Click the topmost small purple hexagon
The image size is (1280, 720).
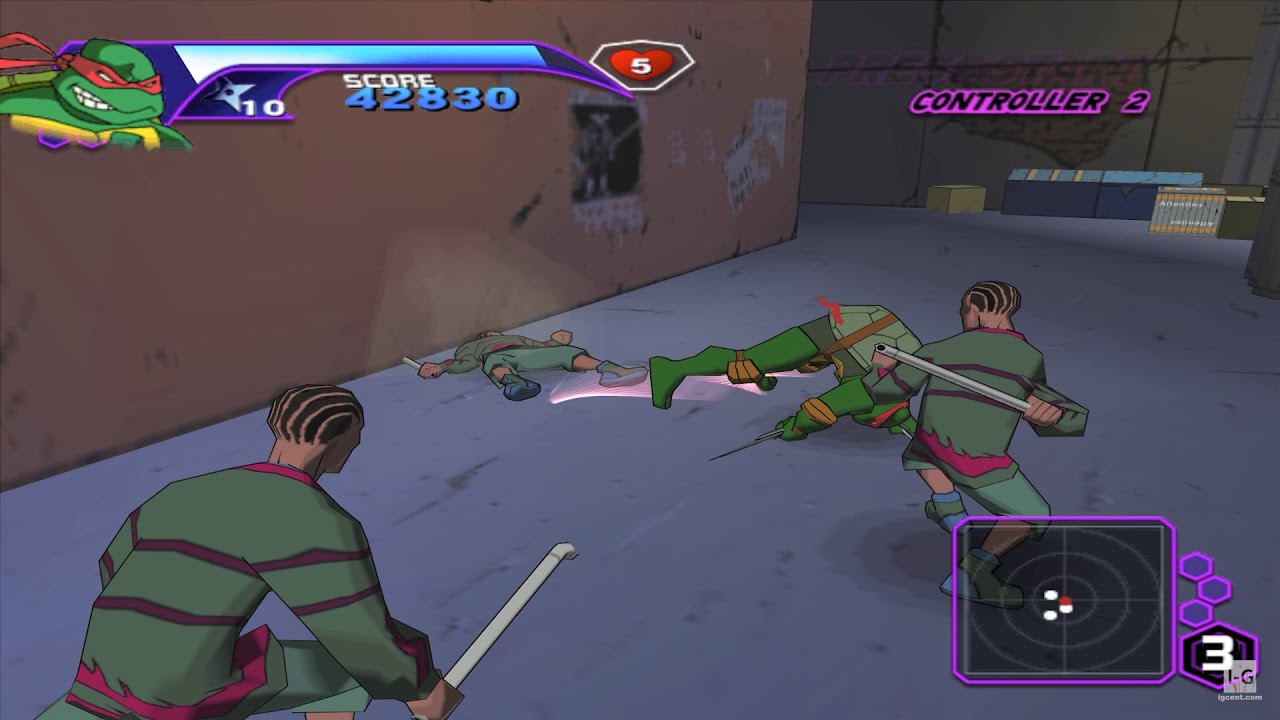[1196, 565]
